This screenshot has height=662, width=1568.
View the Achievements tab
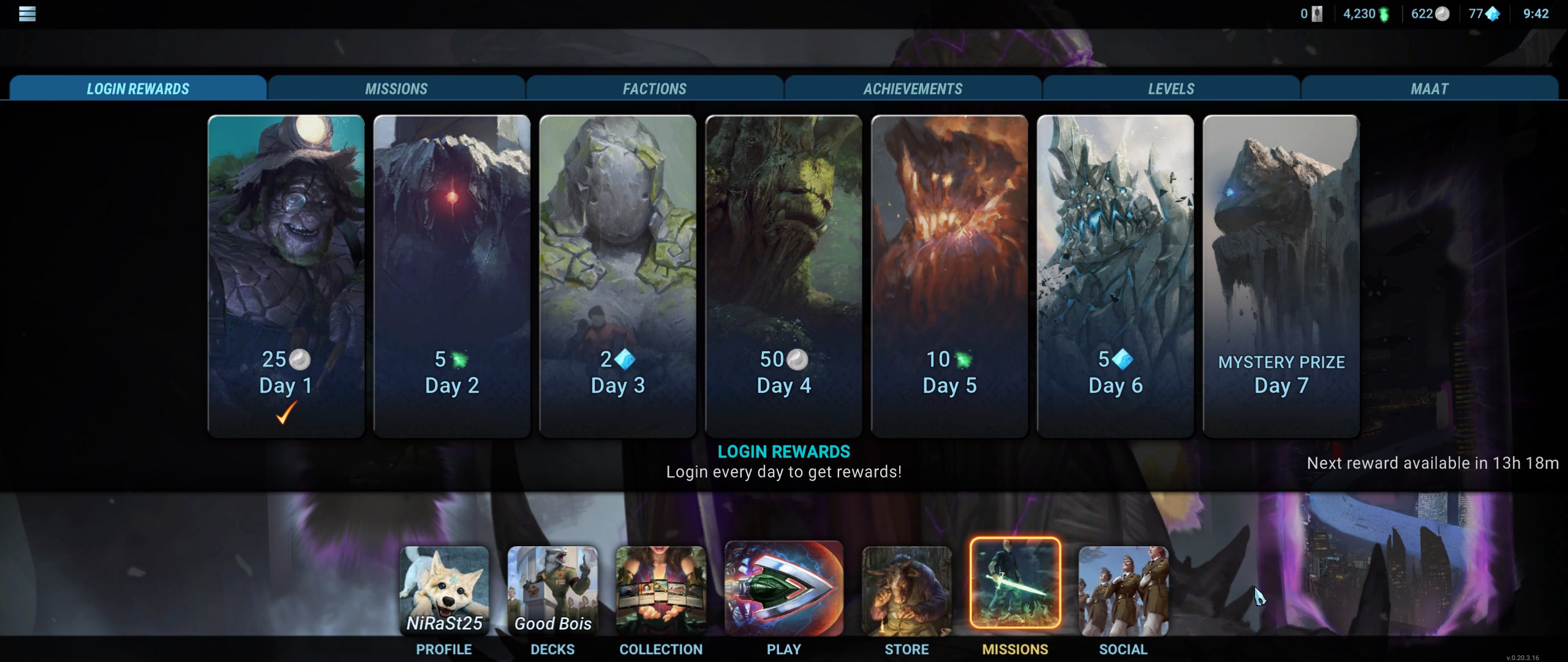point(913,88)
